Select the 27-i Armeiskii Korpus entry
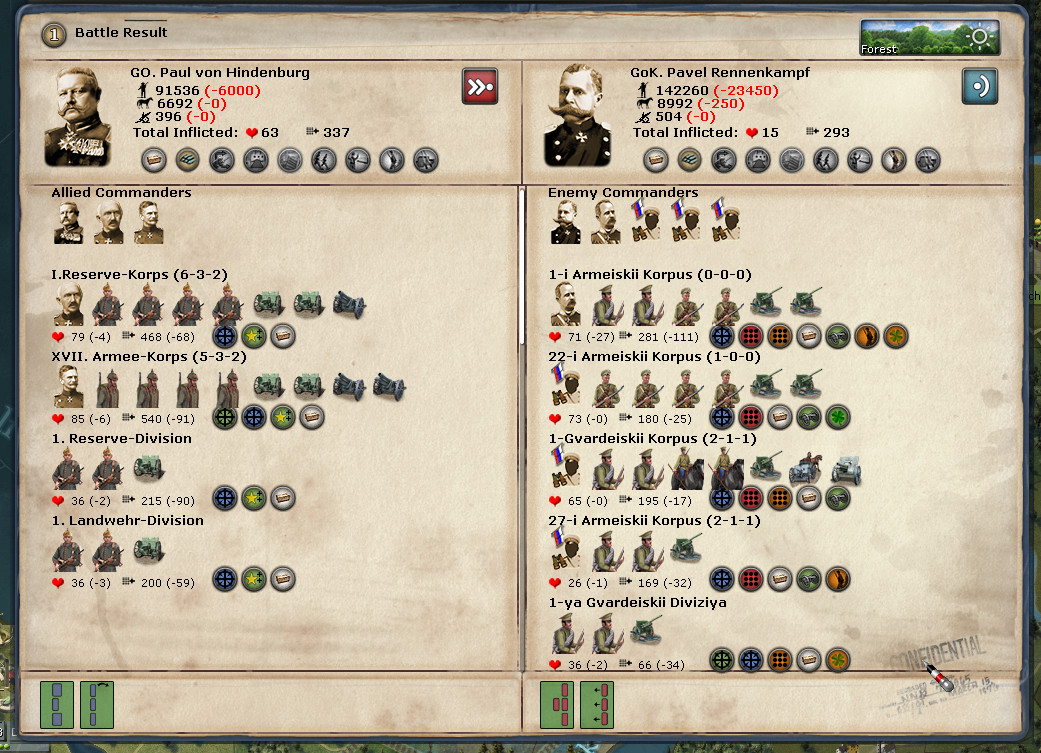1041x753 pixels. tap(654, 520)
